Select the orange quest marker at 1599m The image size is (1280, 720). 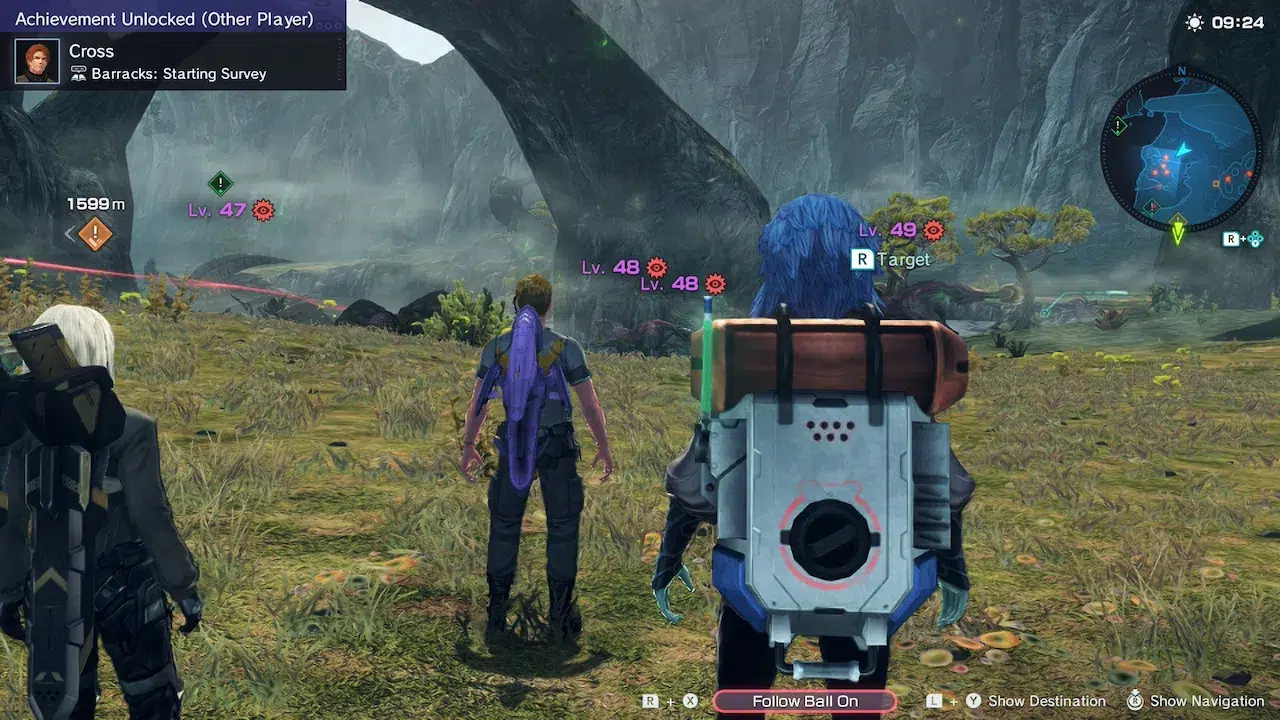(x=95, y=235)
